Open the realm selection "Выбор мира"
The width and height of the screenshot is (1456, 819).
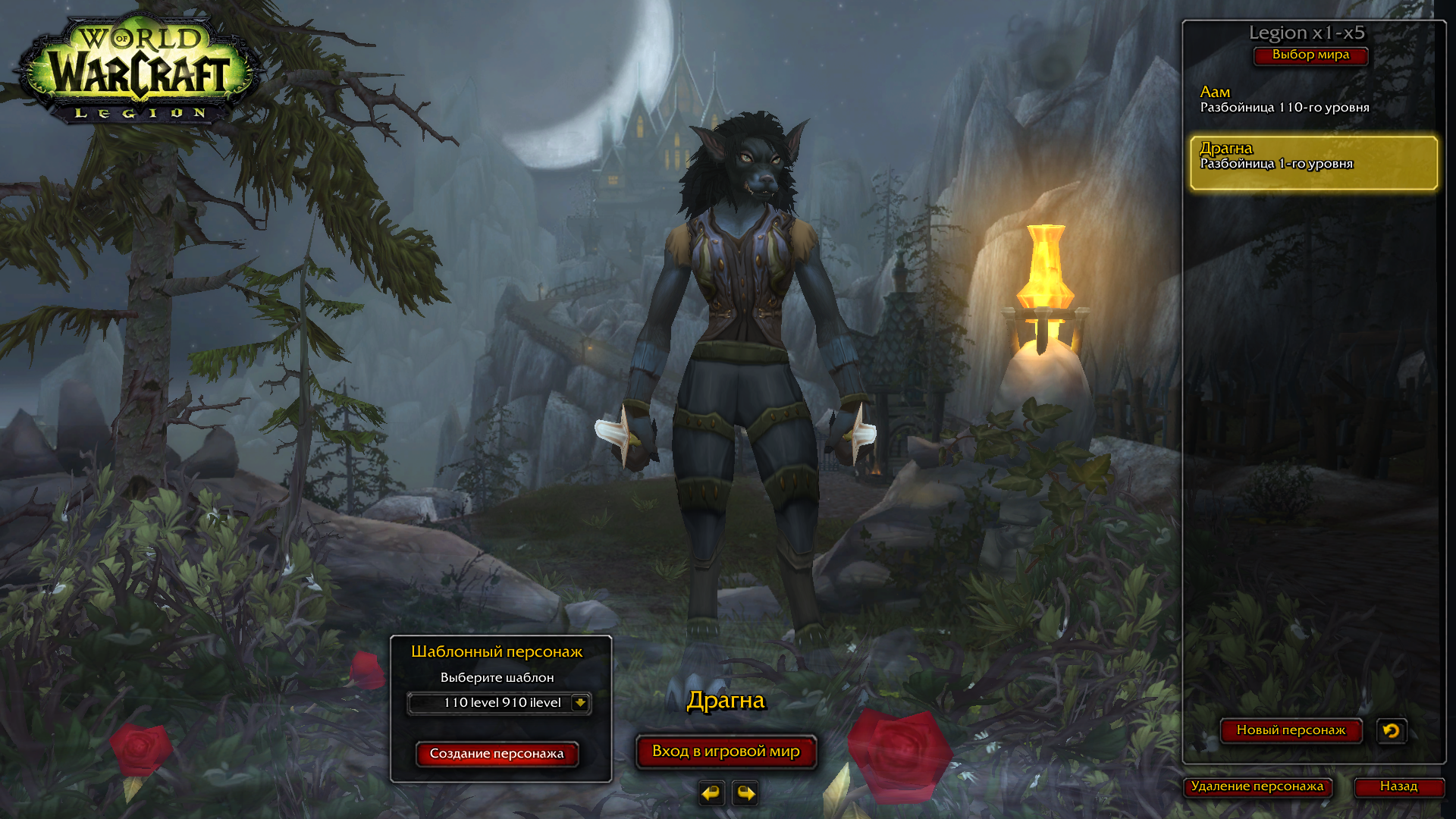1310,55
